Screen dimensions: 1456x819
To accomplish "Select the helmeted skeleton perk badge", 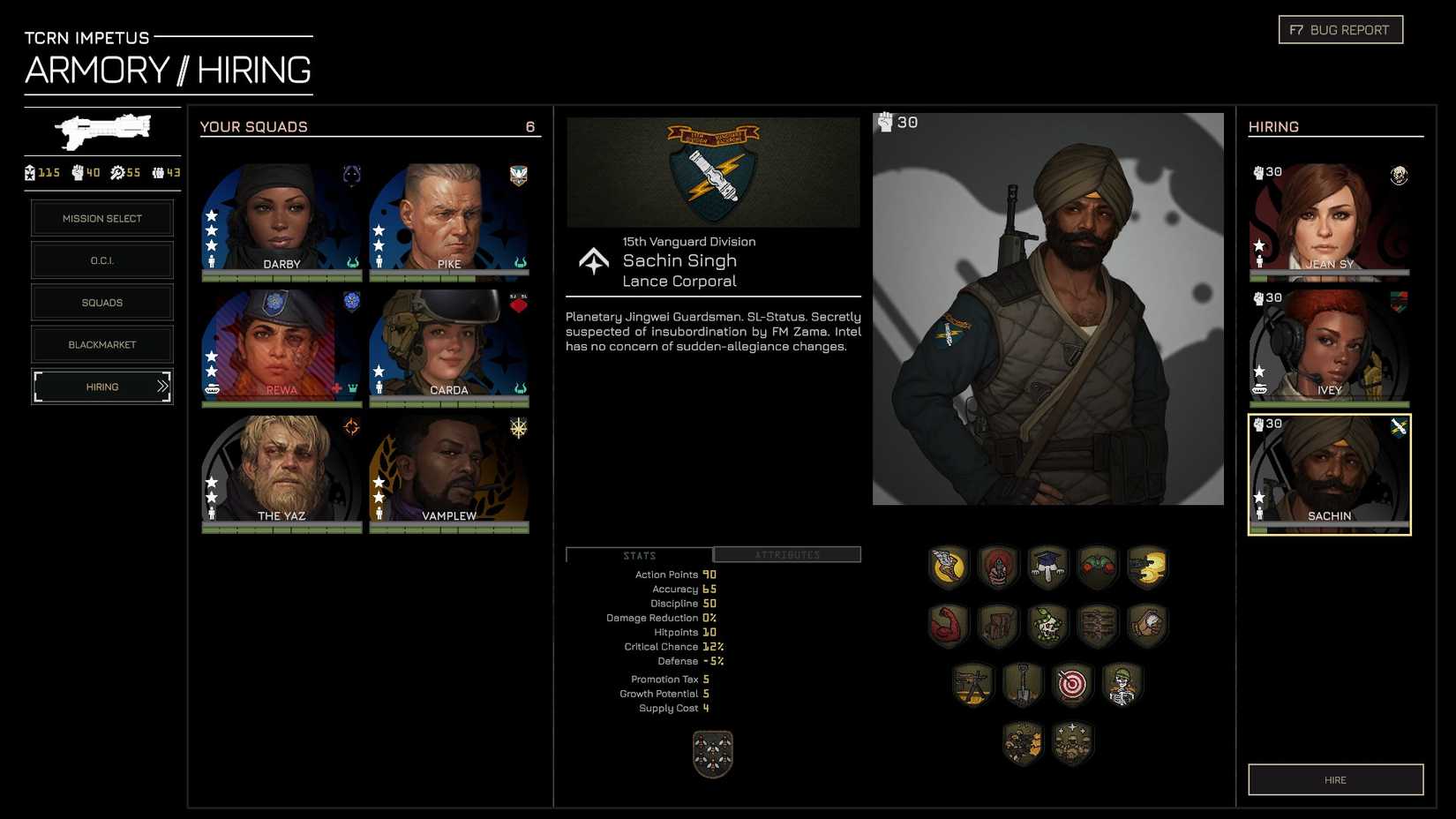I will (x=1122, y=684).
